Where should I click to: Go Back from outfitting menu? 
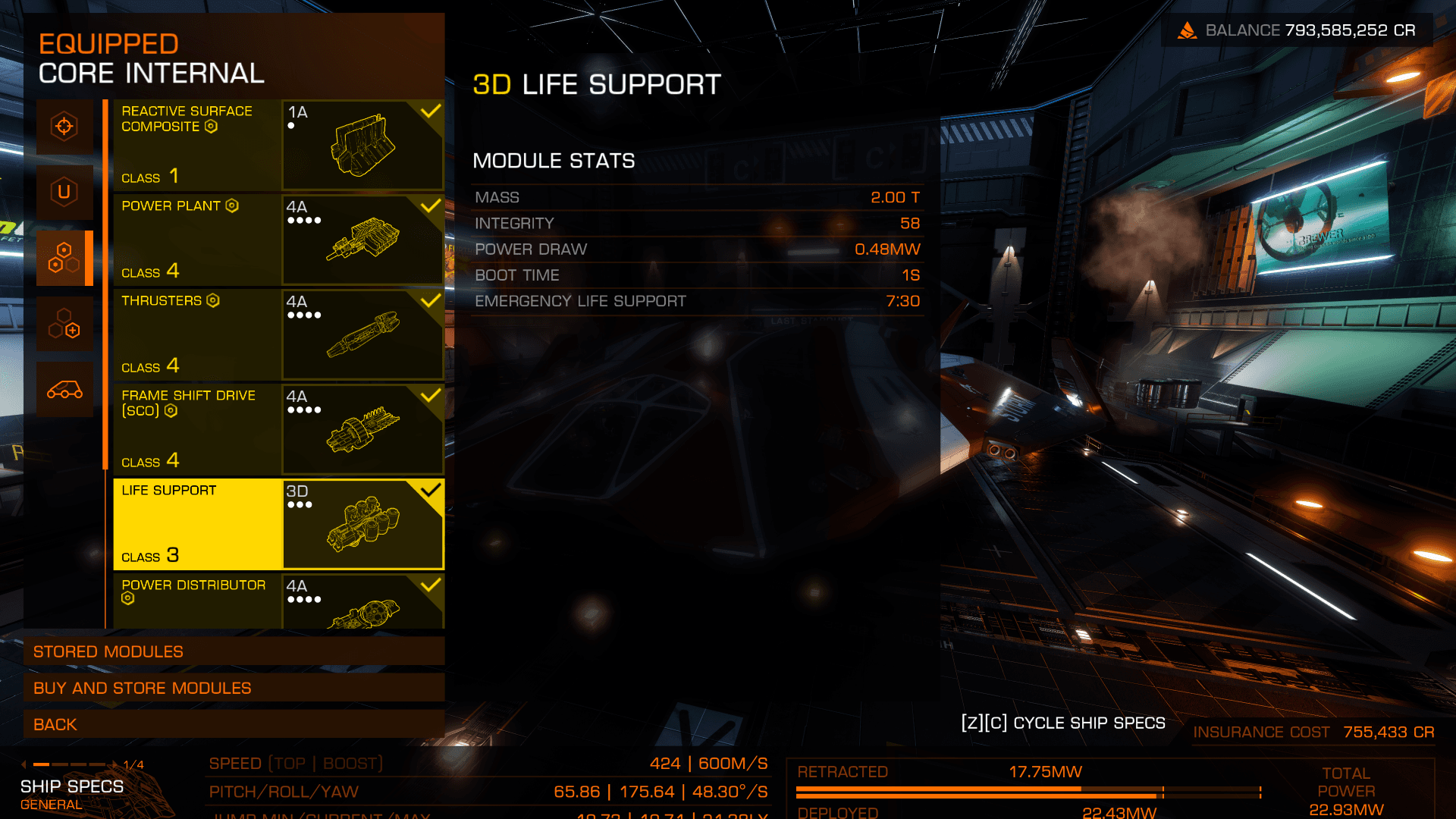click(x=234, y=724)
